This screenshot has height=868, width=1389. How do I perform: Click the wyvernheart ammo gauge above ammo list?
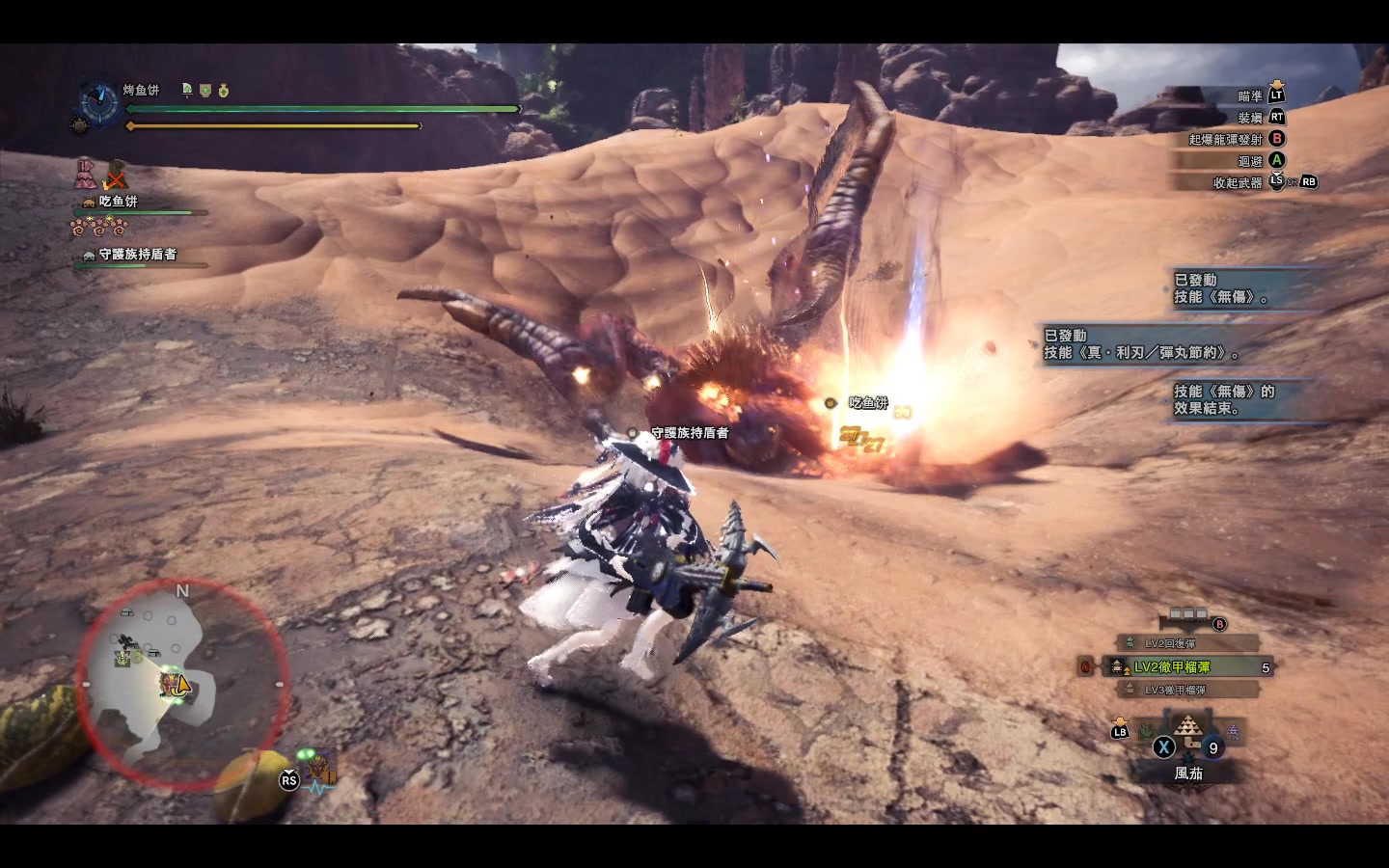1187,614
